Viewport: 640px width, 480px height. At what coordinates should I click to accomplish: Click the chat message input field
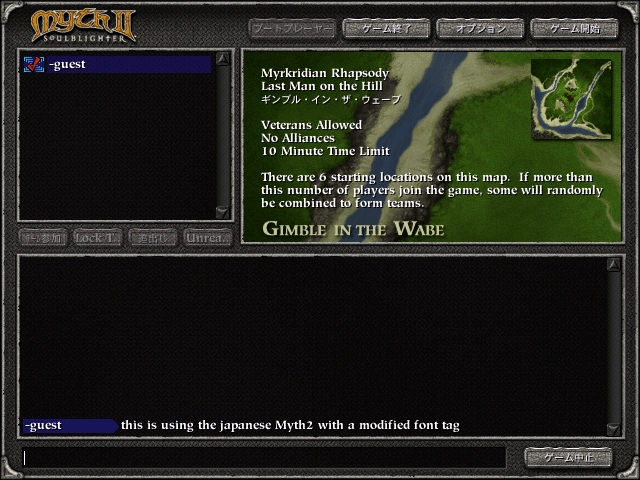point(264,458)
